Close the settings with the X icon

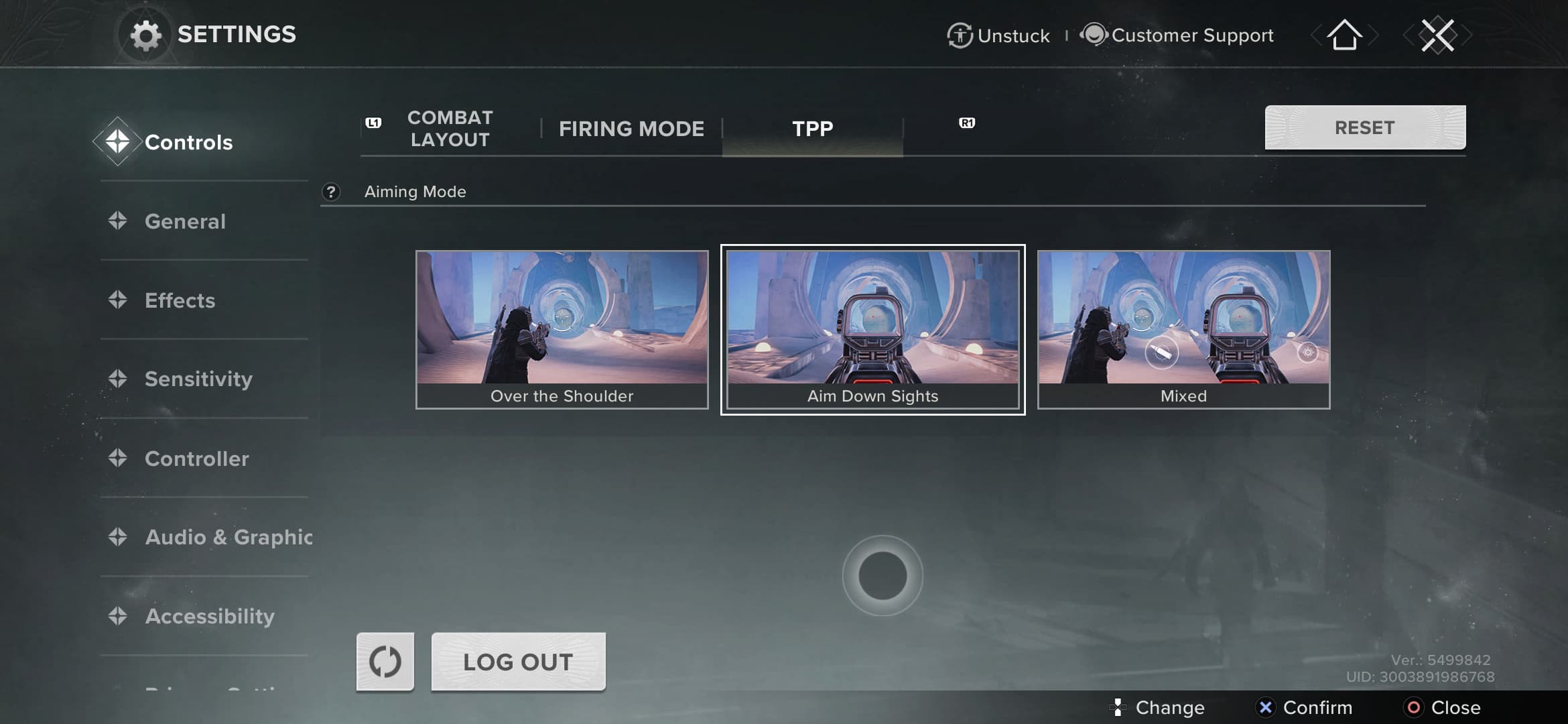click(x=1437, y=35)
